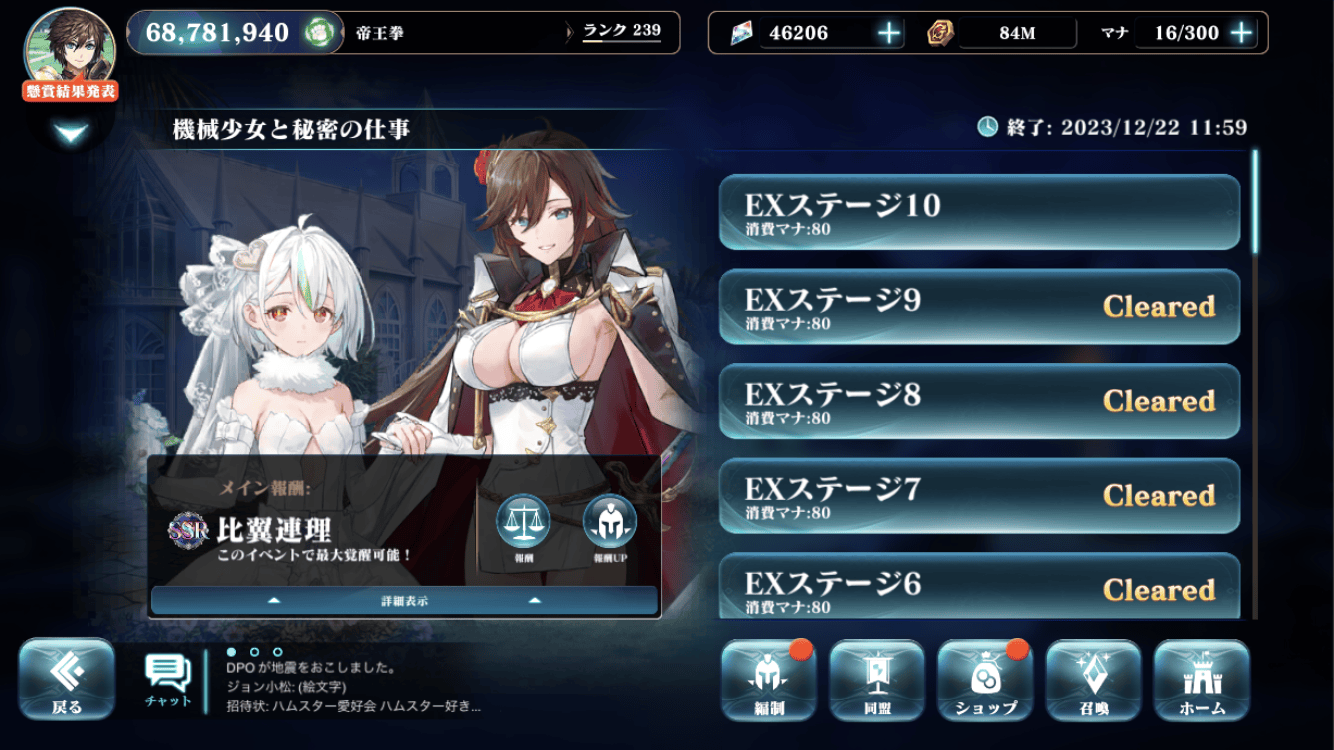Viewport: 1334px width, 750px height.
Task: Open the cleared EXステージ9 stage
Action: click(x=979, y=307)
